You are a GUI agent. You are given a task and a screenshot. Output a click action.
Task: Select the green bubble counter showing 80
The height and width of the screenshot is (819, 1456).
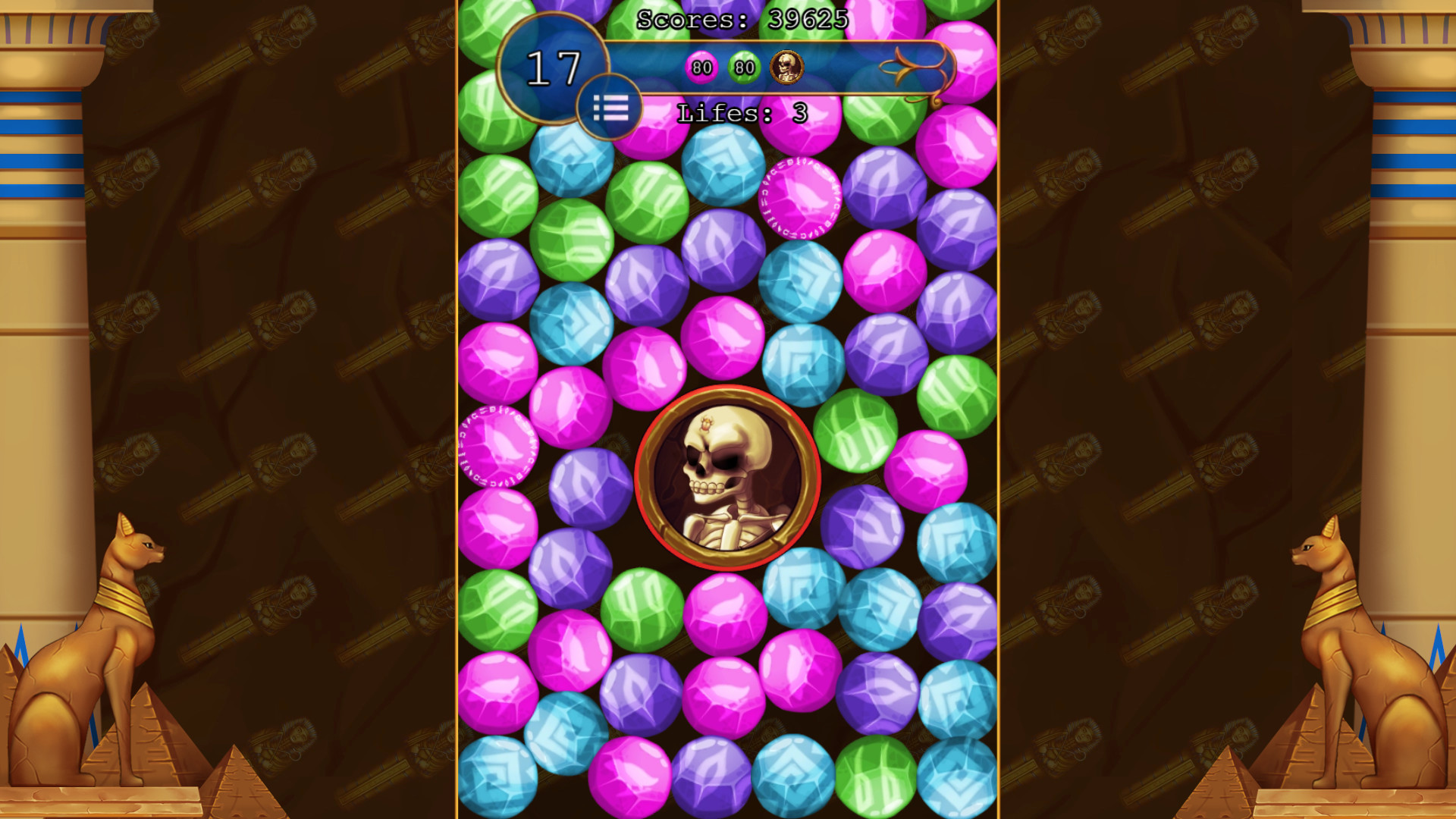[x=744, y=67]
